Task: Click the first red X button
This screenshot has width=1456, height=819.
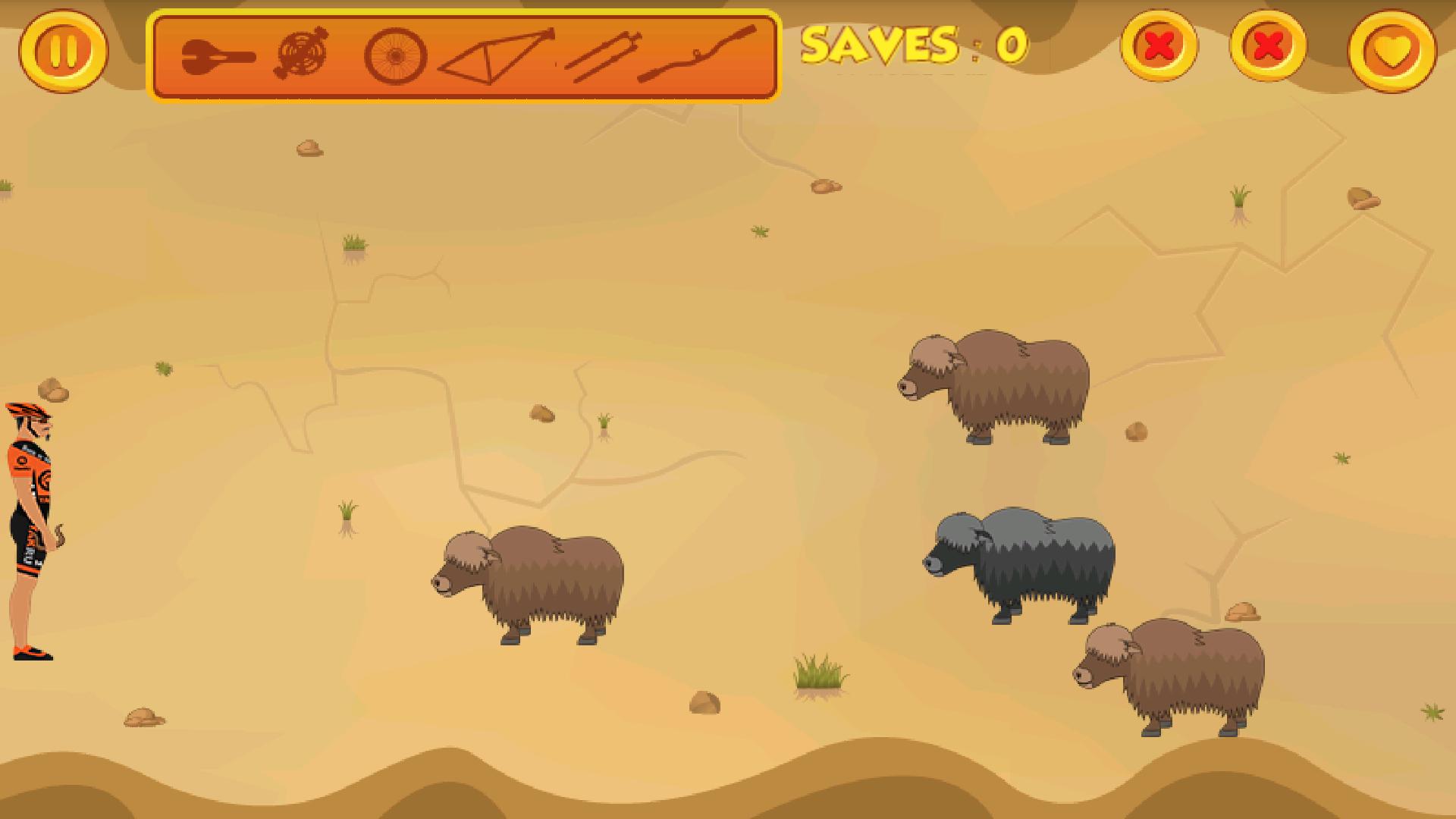Action: tap(1159, 49)
